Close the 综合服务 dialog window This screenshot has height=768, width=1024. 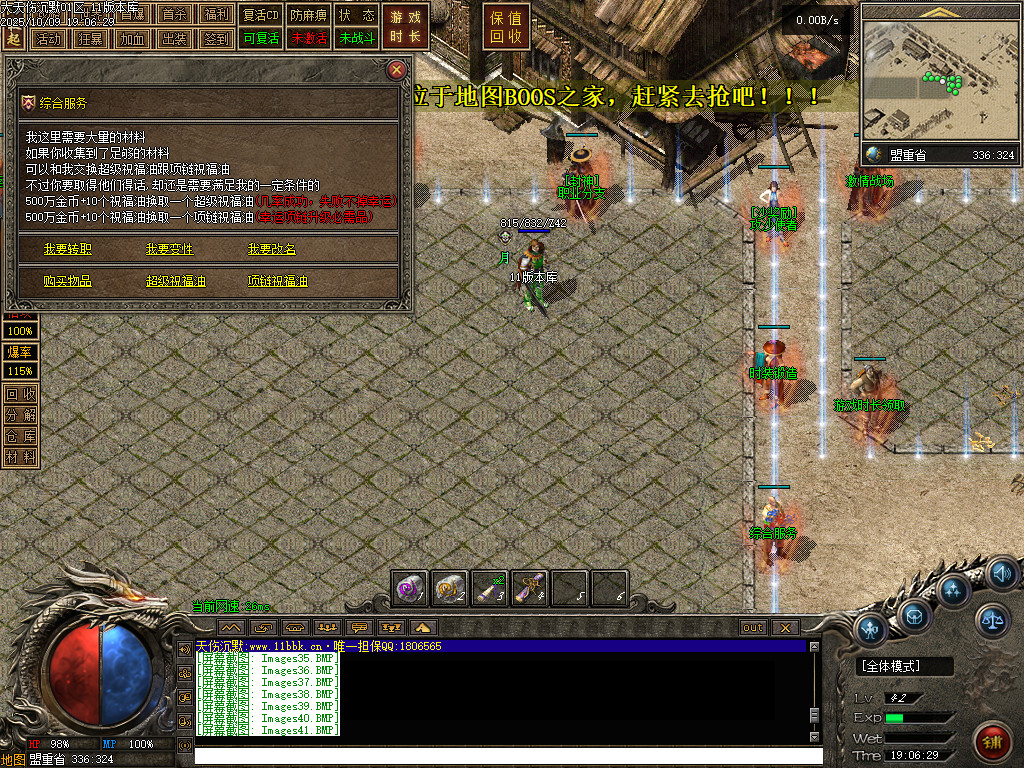click(397, 70)
